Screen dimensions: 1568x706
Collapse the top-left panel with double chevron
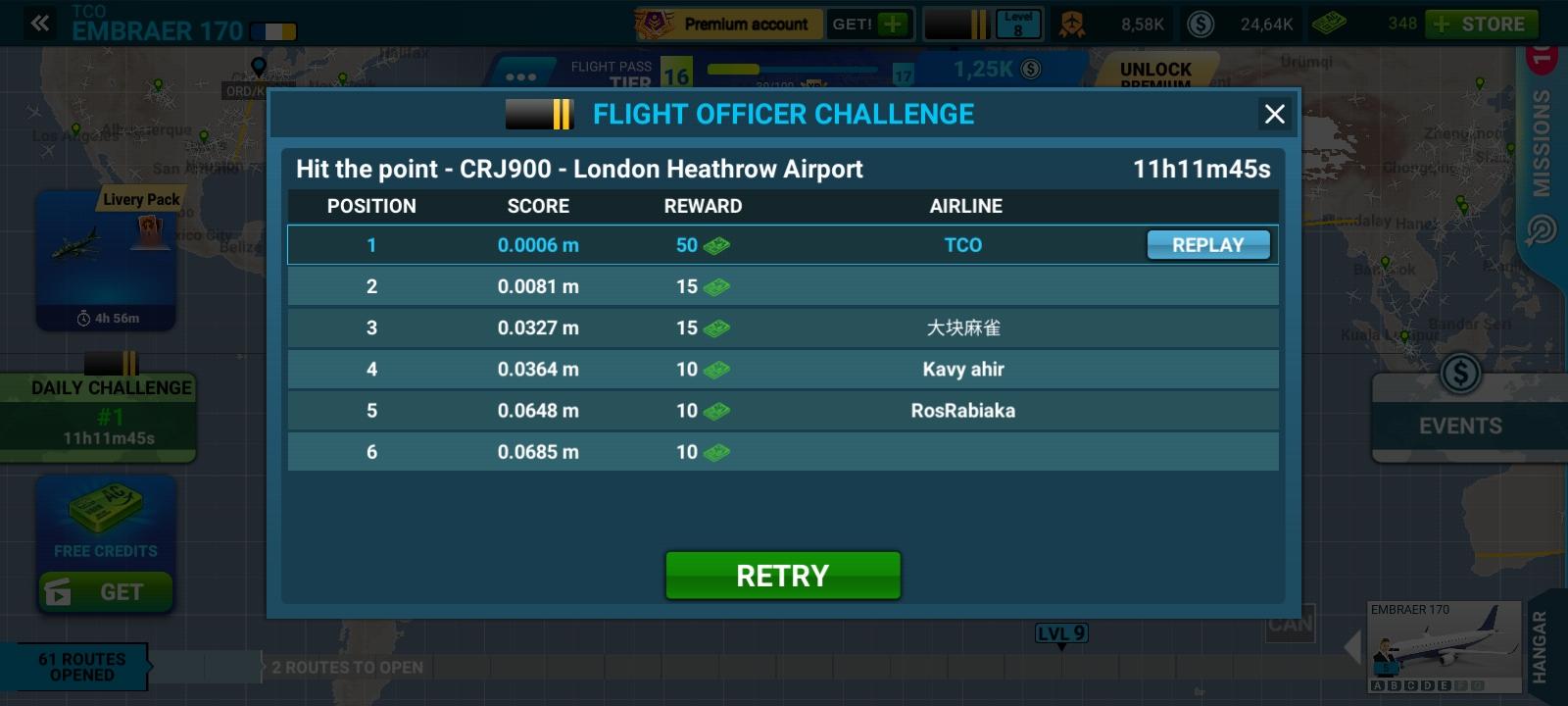tap(37, 23)
